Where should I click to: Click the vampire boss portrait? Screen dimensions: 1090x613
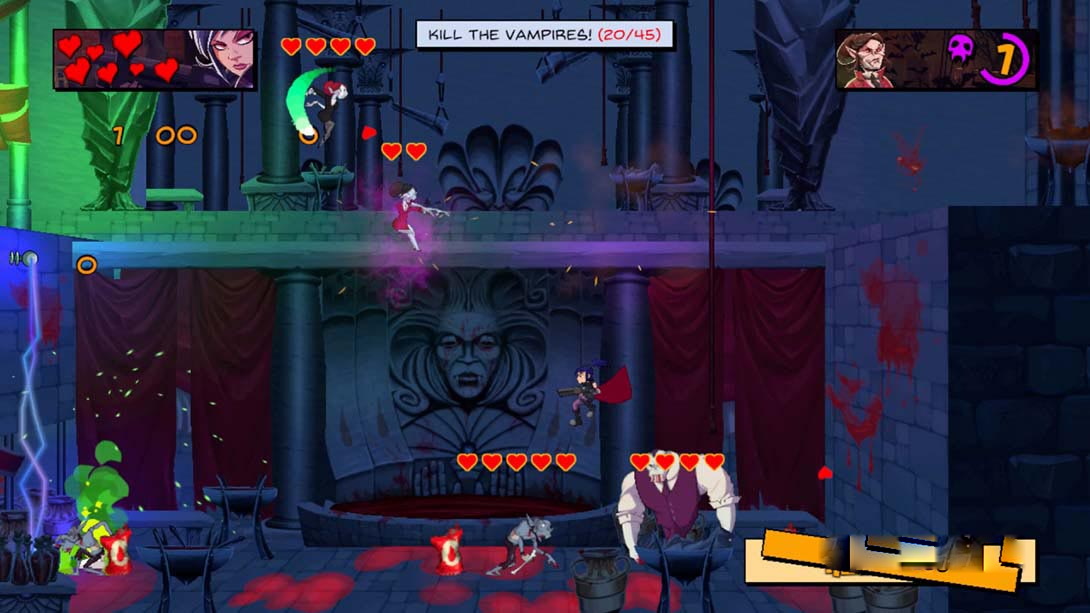pos(869,60)
